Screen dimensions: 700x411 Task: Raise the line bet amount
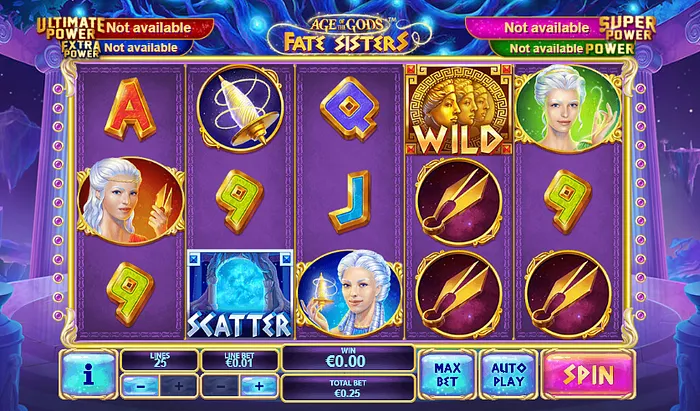click(x=259, y=385)
